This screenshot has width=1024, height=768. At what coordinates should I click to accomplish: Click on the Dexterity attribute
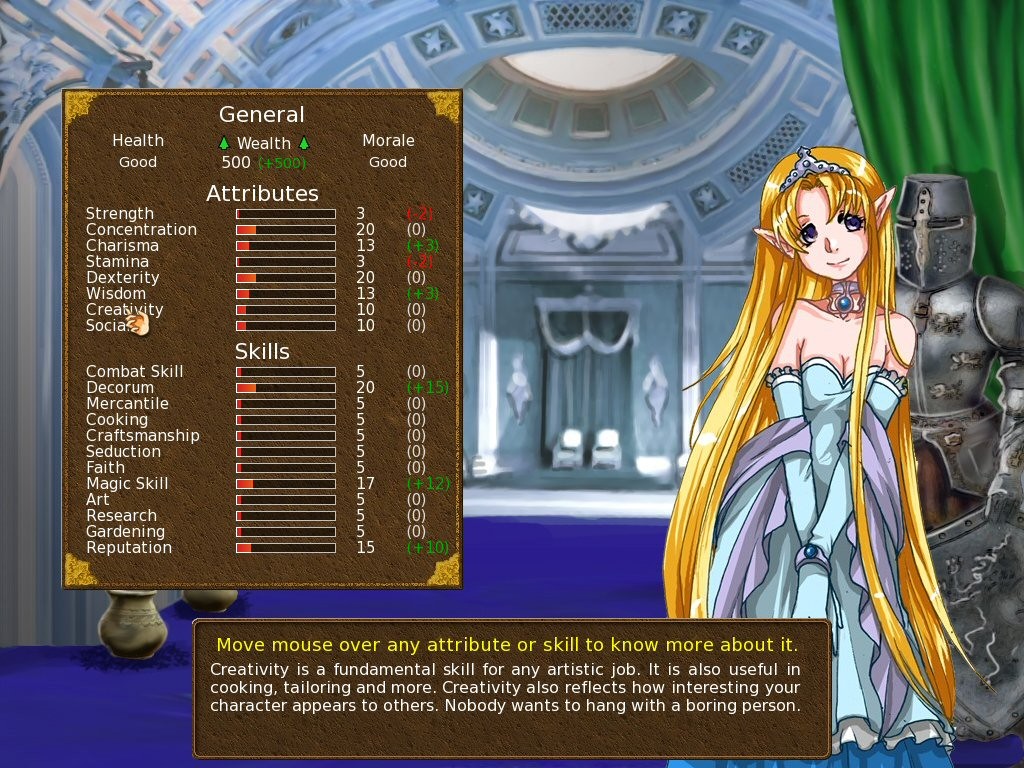click(x=122, y=278)
